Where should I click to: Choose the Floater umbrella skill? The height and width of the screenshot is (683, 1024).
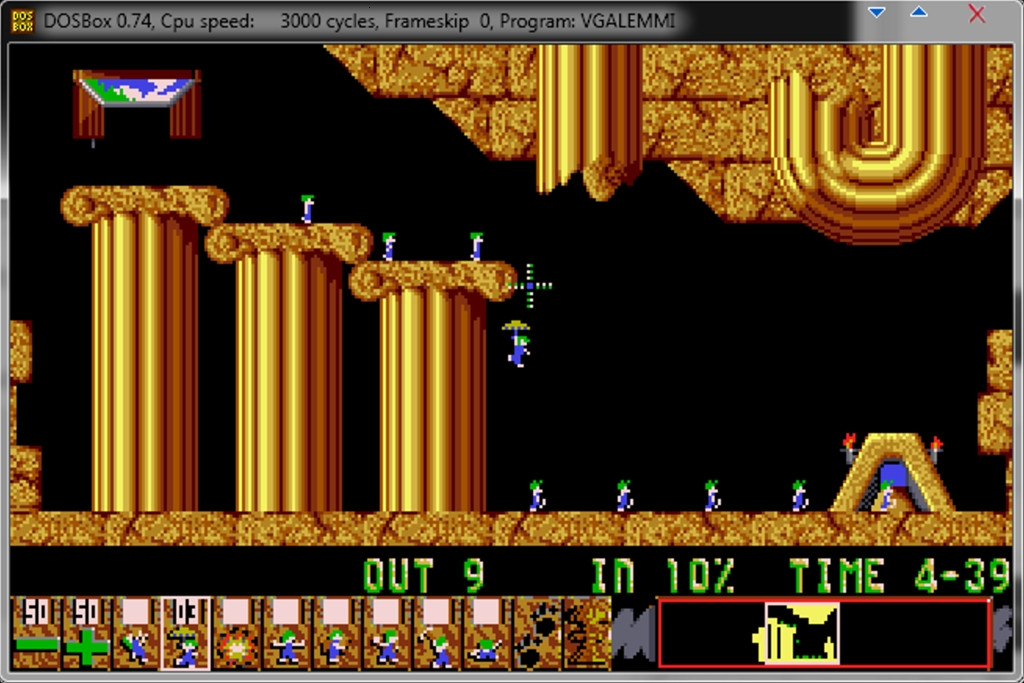tap(187, 633)
